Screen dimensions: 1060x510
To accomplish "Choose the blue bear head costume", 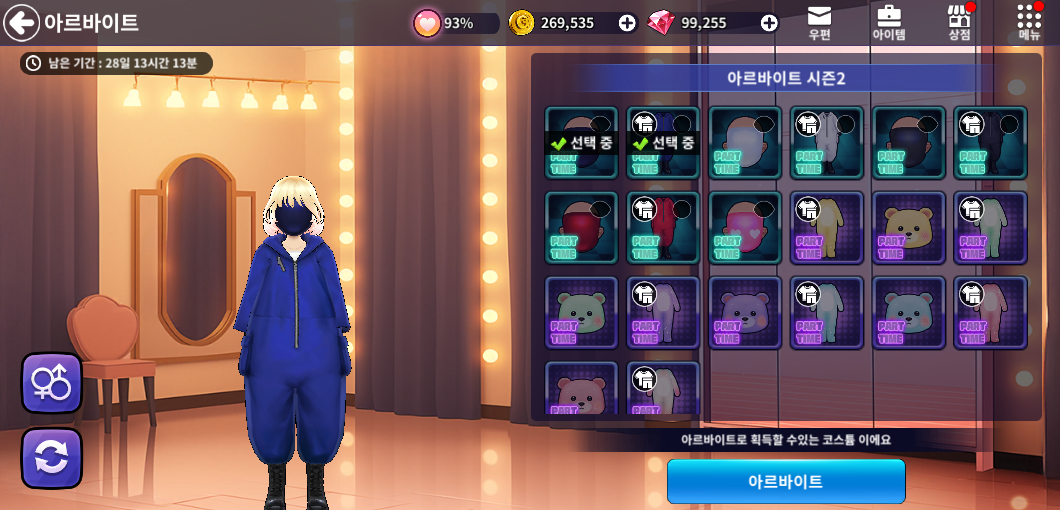I will pyautogui.click(x=909, y=313).
